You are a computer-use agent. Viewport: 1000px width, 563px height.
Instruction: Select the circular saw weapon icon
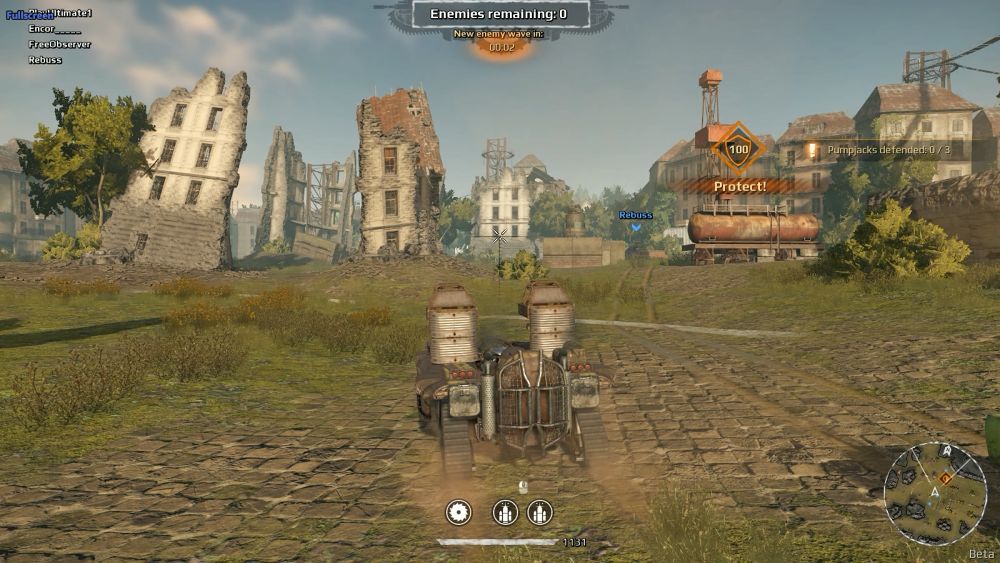coord(458,512)
